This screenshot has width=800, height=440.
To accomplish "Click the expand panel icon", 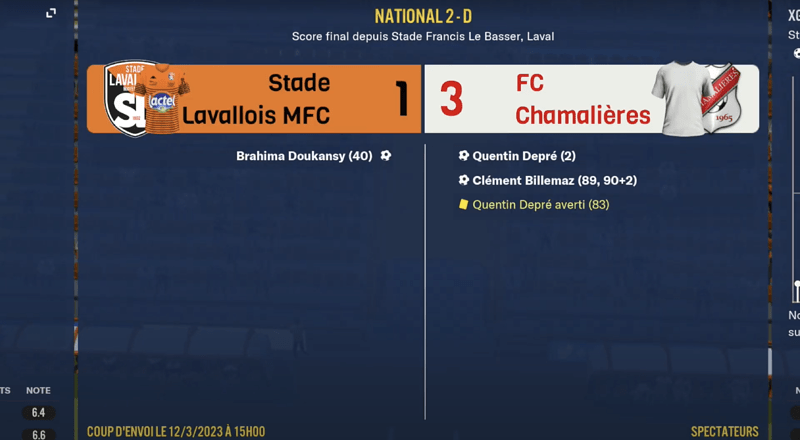I will pyautogui.click(x=51, y=13).
